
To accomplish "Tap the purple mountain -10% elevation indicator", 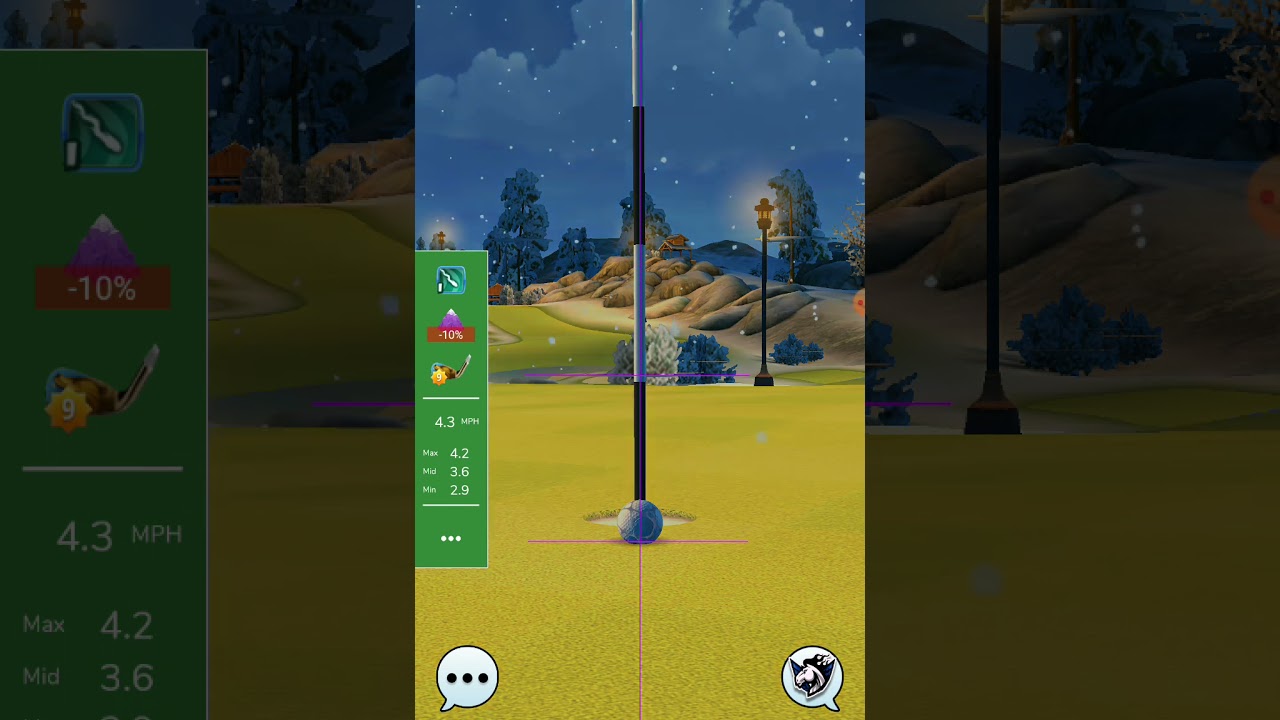I will click(451, 326).
